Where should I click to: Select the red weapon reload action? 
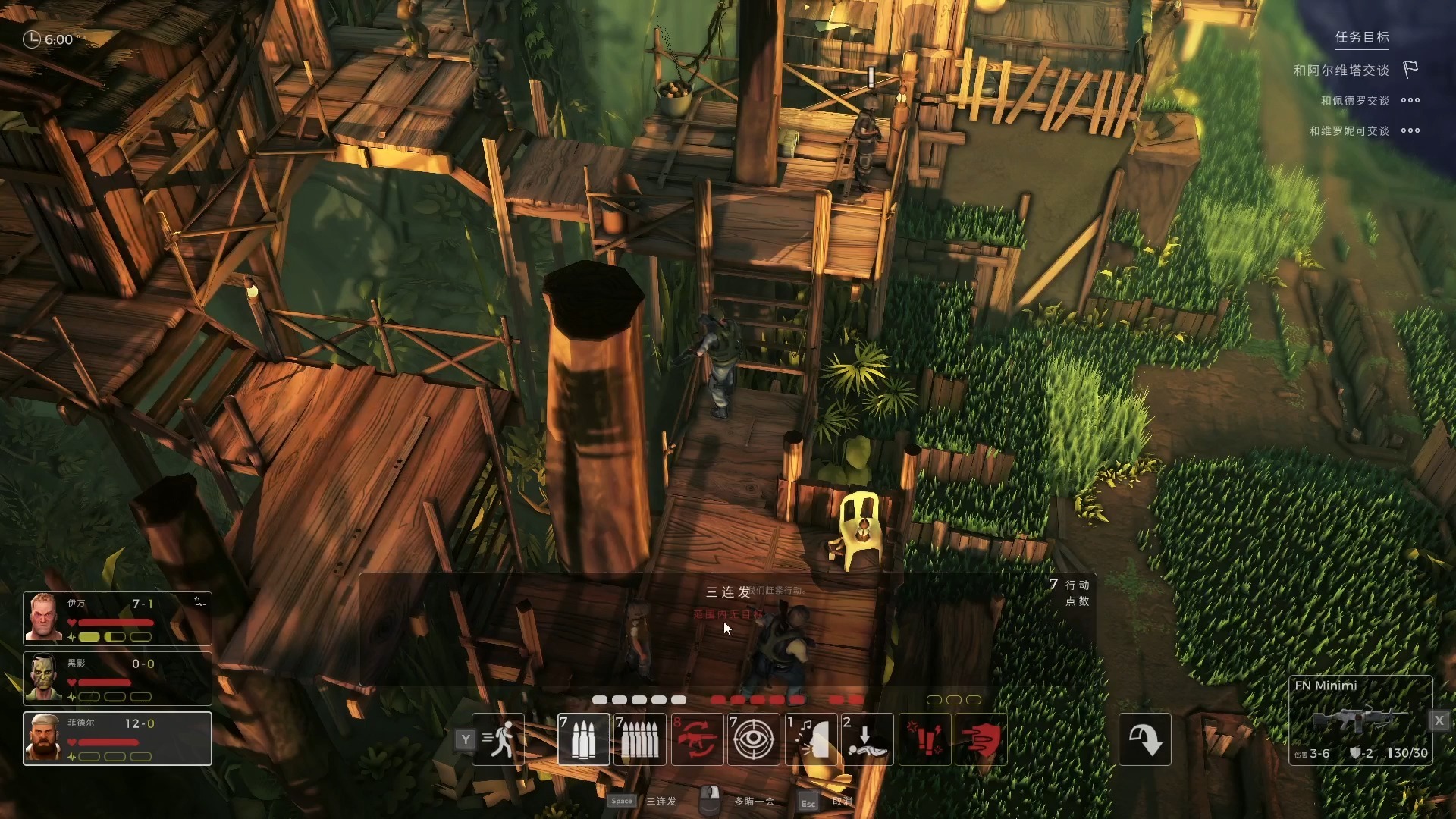point(697,739)
